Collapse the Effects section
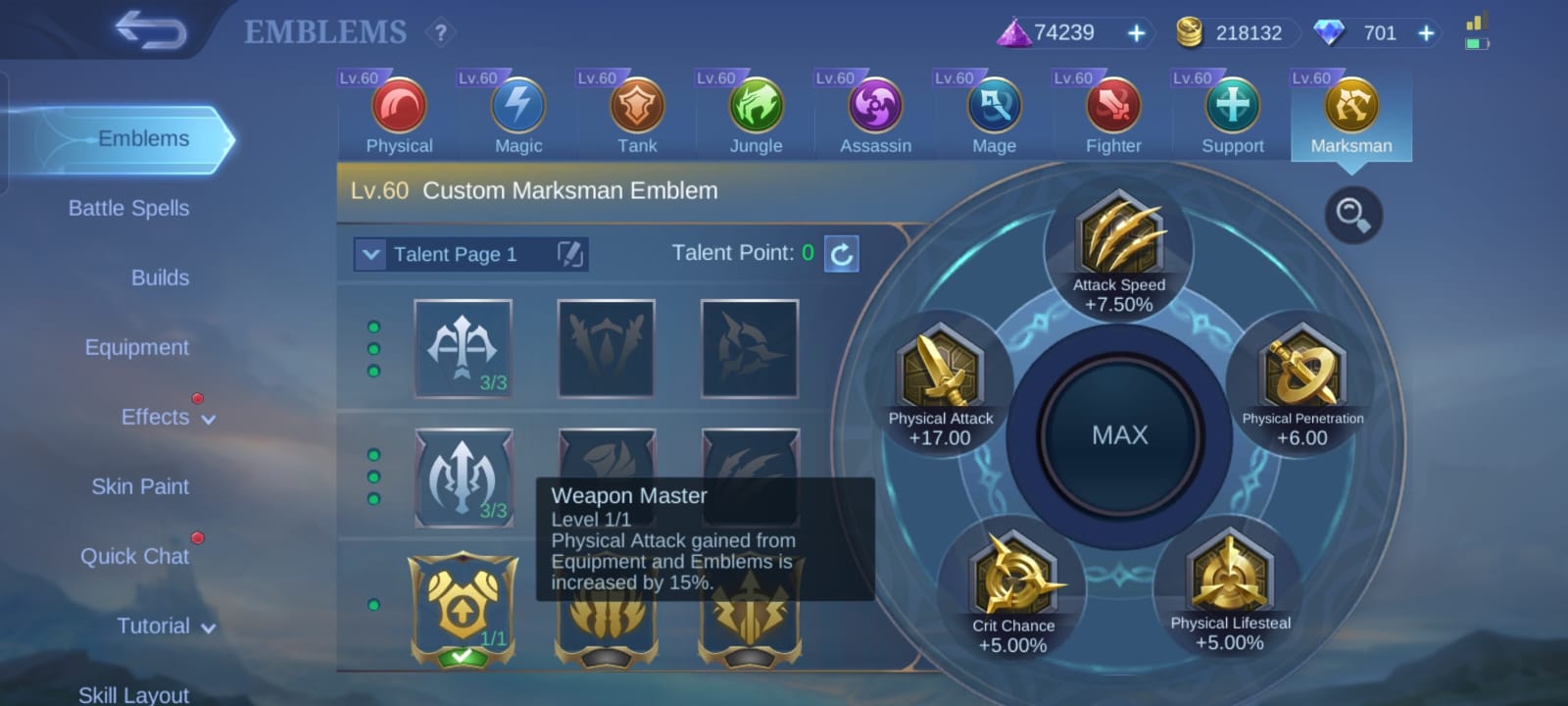The height and width of the screenshot is (706, 1568). coord(209,418)
